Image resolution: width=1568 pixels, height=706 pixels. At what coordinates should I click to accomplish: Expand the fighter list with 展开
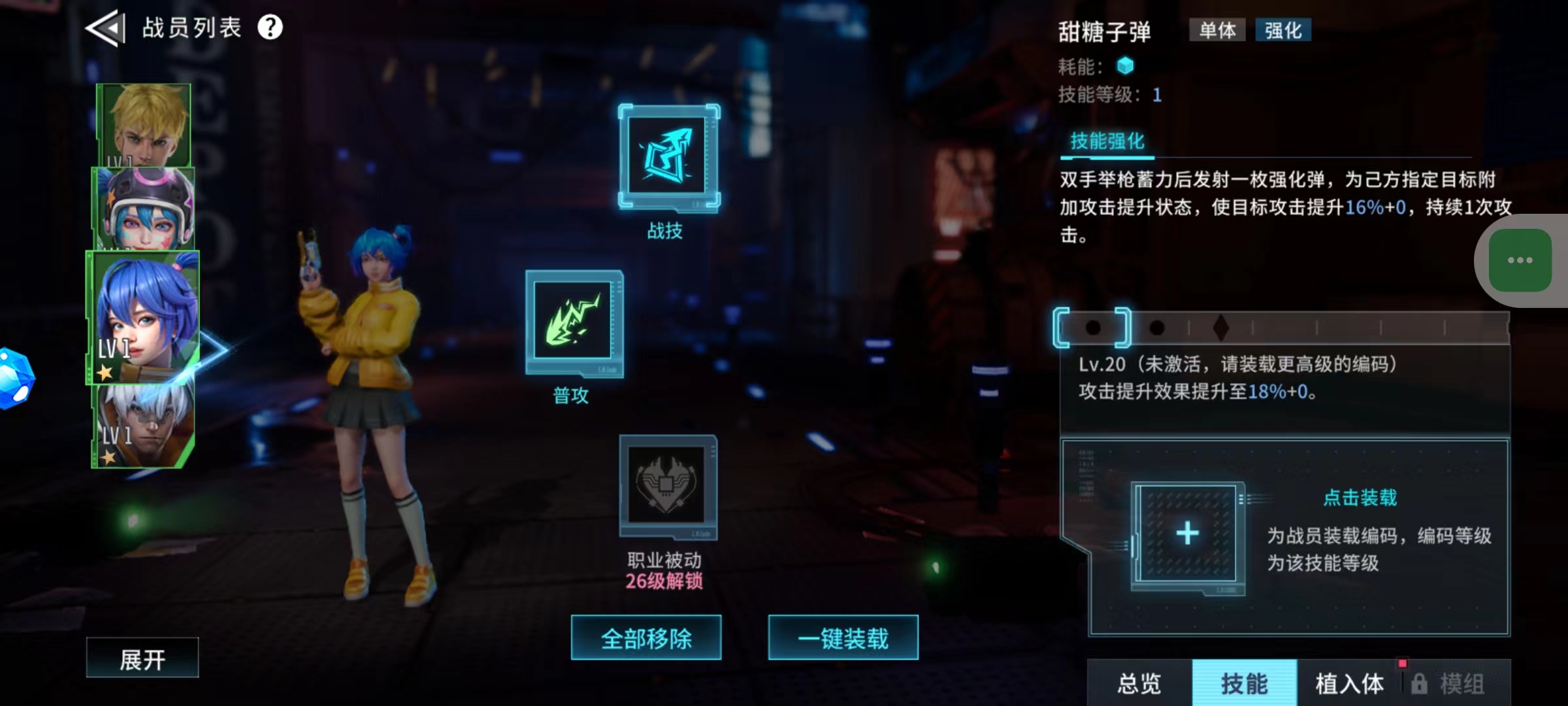click(142, 657)
